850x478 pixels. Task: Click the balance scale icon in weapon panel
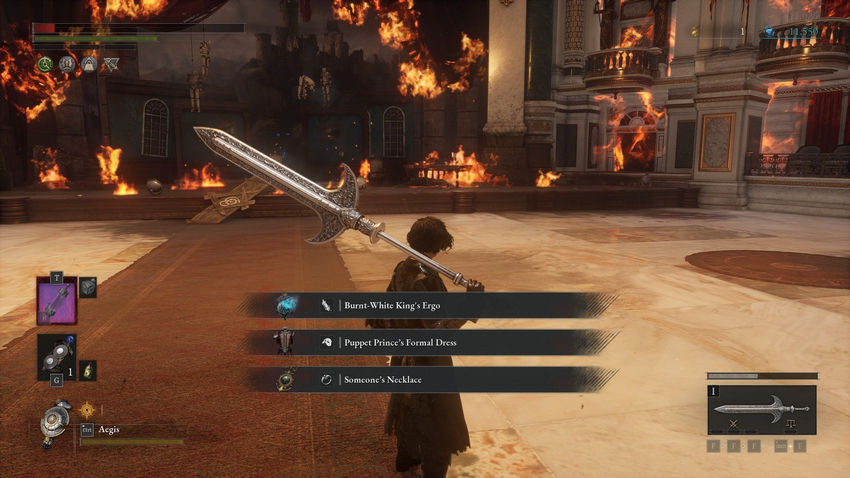click(x=790, y=424)
